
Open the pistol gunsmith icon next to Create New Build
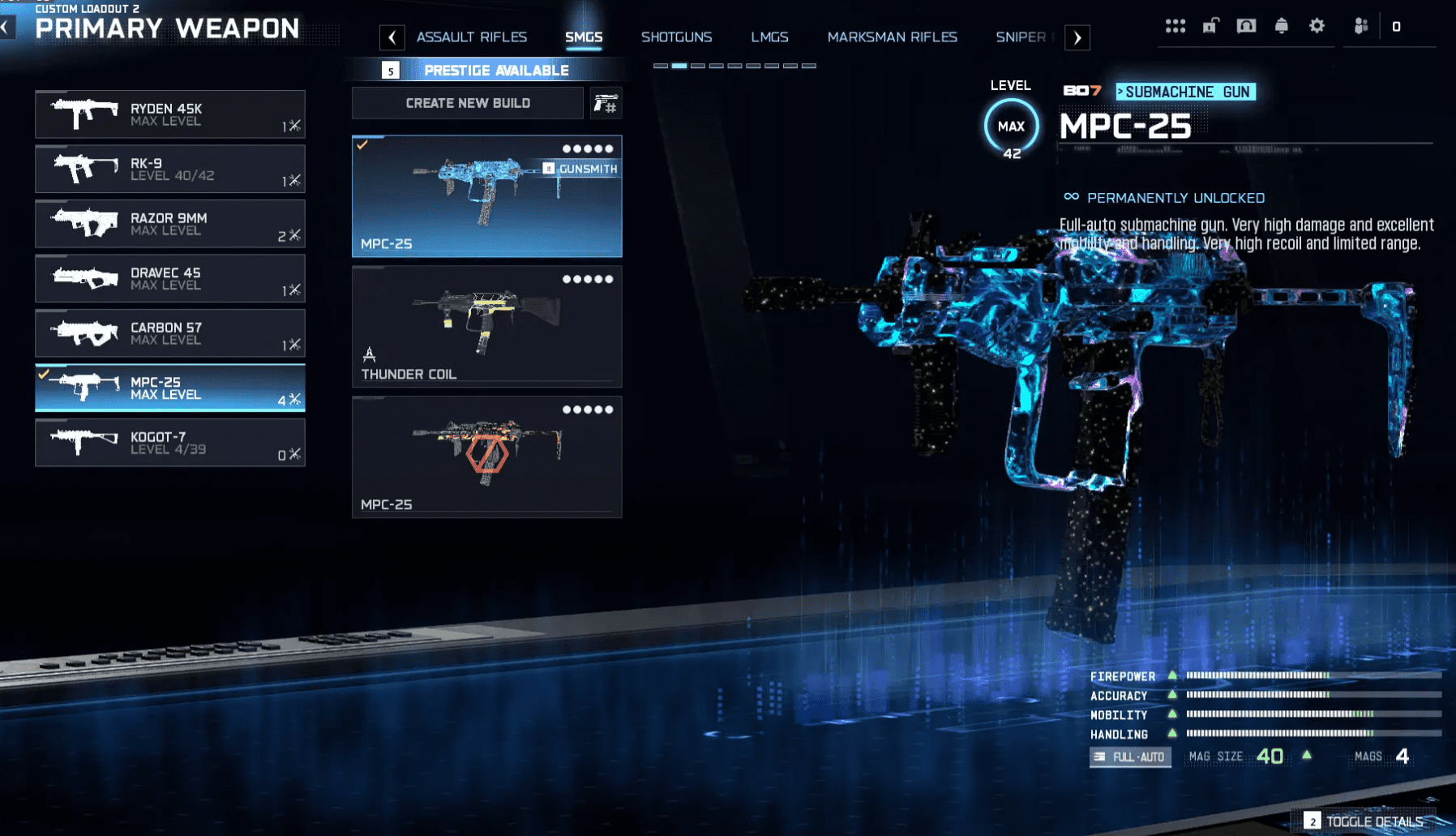click(x=606, y=103)
